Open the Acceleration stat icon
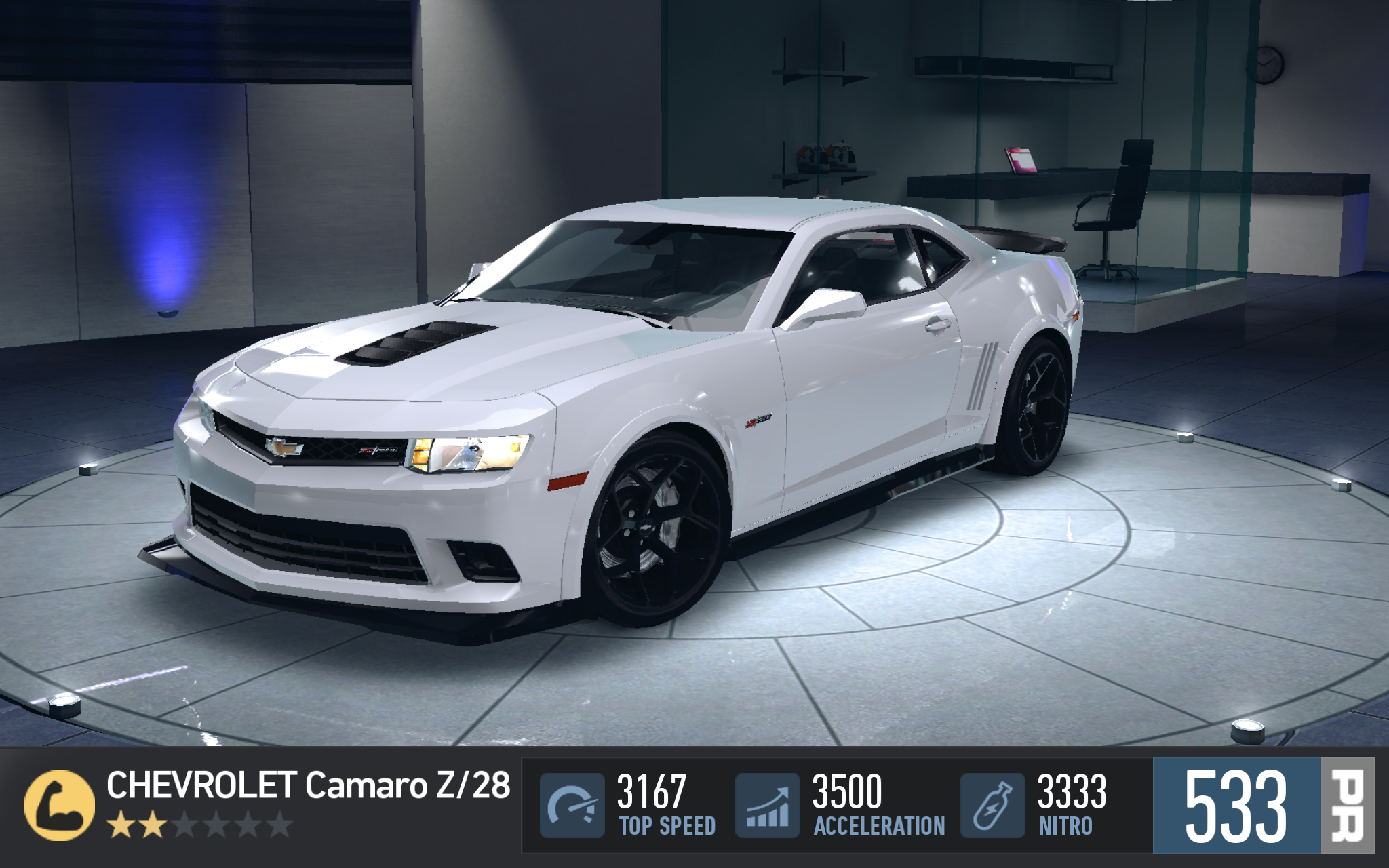 (x=767, y=806)
